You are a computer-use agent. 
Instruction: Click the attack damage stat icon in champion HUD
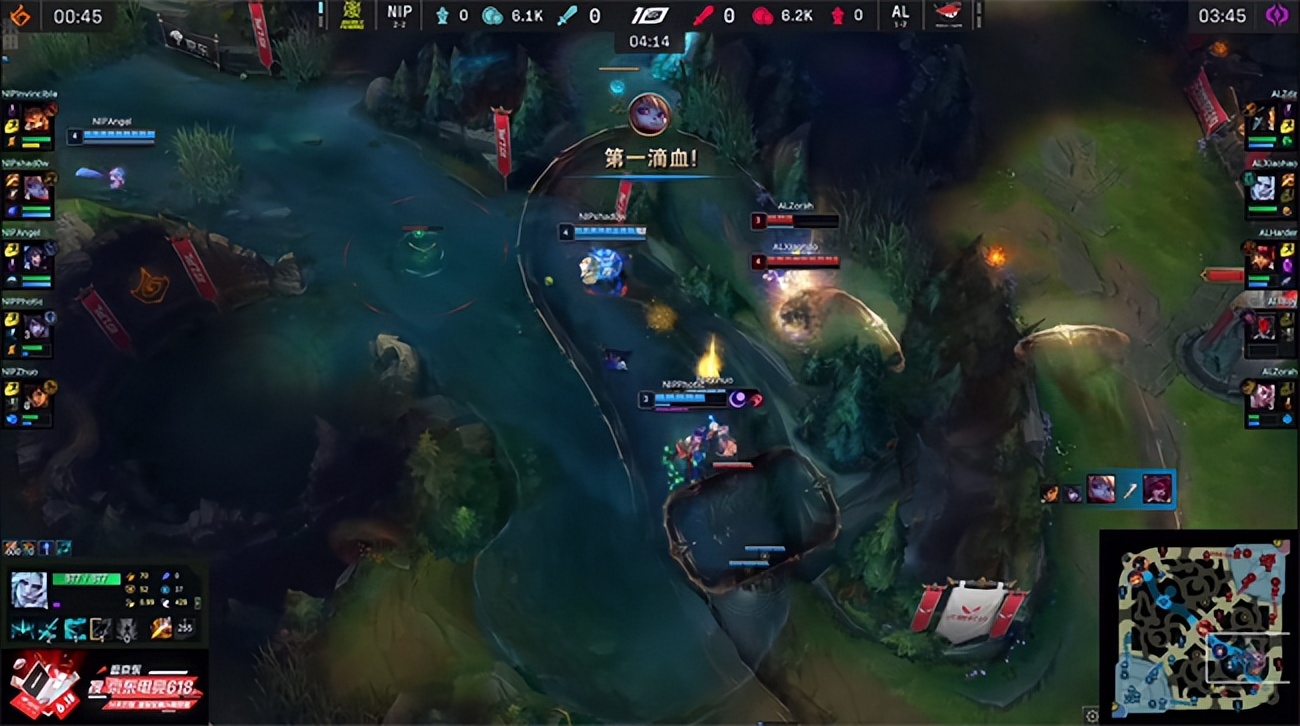(x=131, y=577)
